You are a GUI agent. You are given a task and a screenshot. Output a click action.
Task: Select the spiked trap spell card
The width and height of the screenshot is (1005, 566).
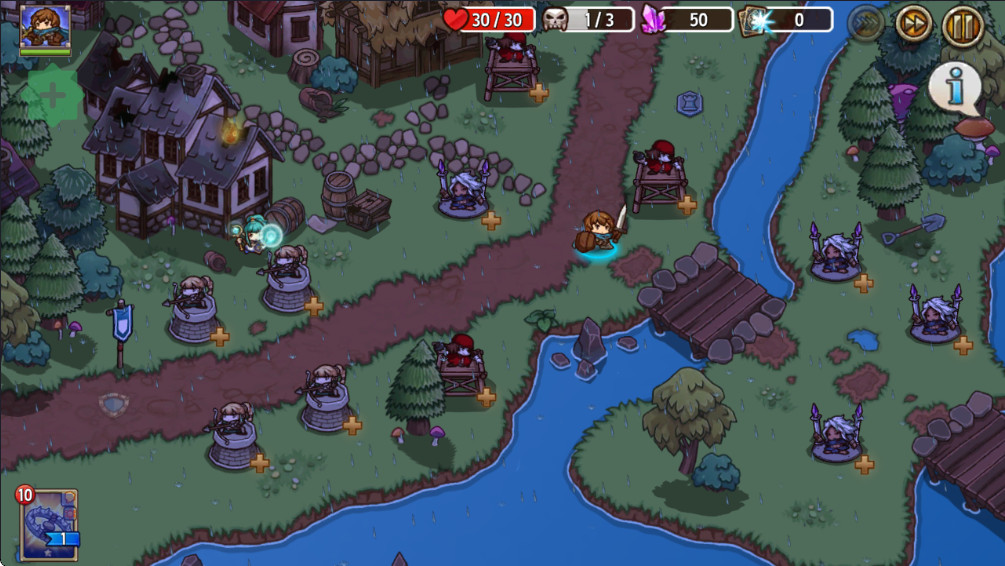pyautogui.click(x=48, y=523)
